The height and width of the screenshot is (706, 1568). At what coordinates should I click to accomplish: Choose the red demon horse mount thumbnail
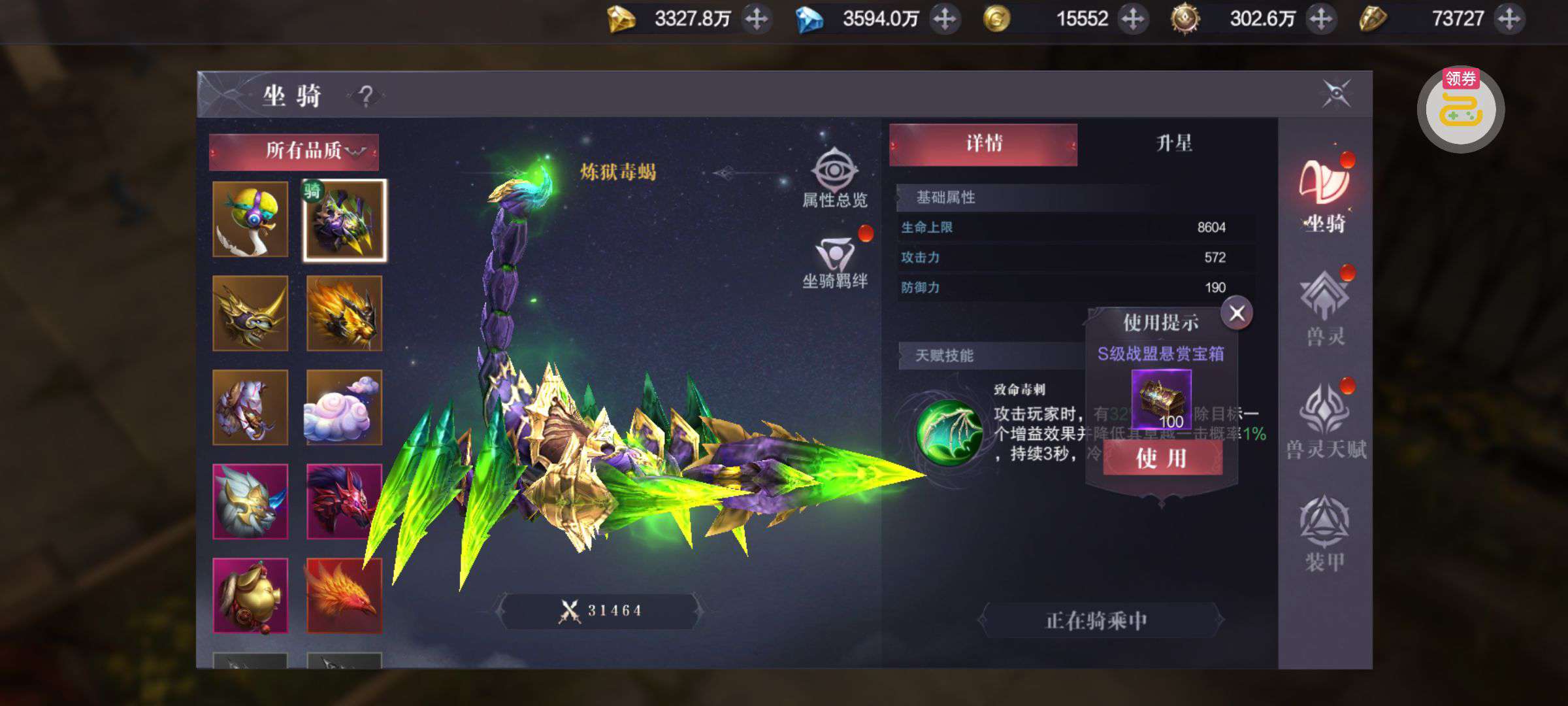(344, 501)
